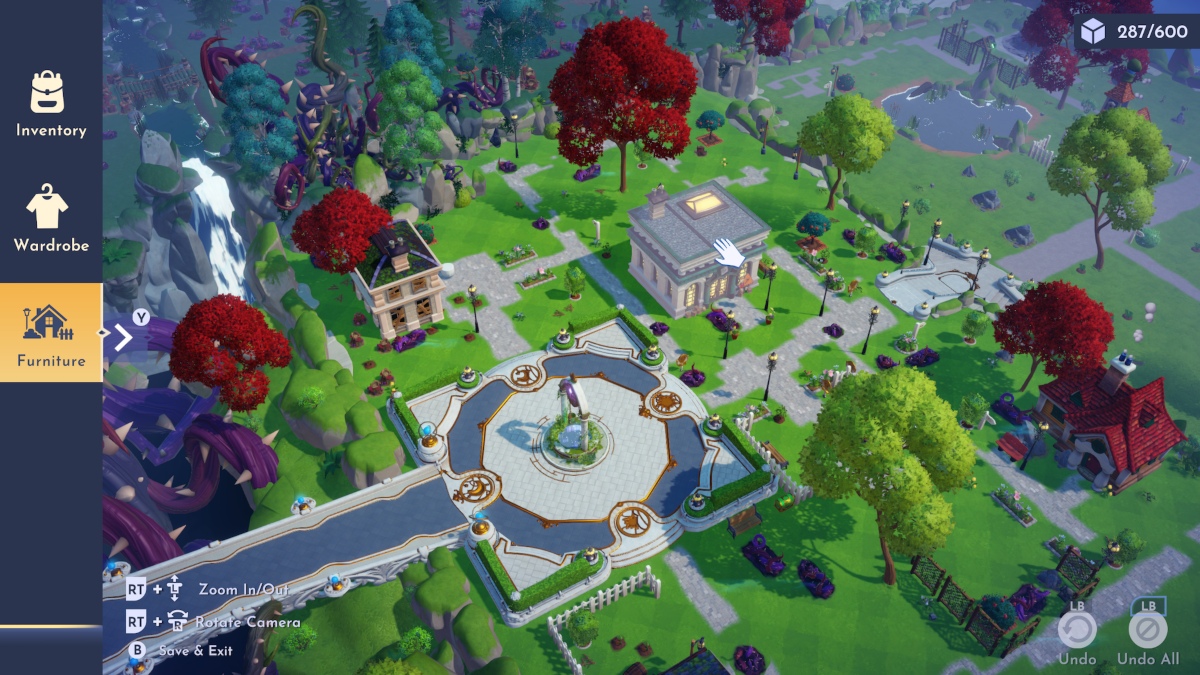Image resolution: width=1200 pixels, height=675 pixels.
Task: Switch to the Wardrobe tab
Action: (50, 218)
